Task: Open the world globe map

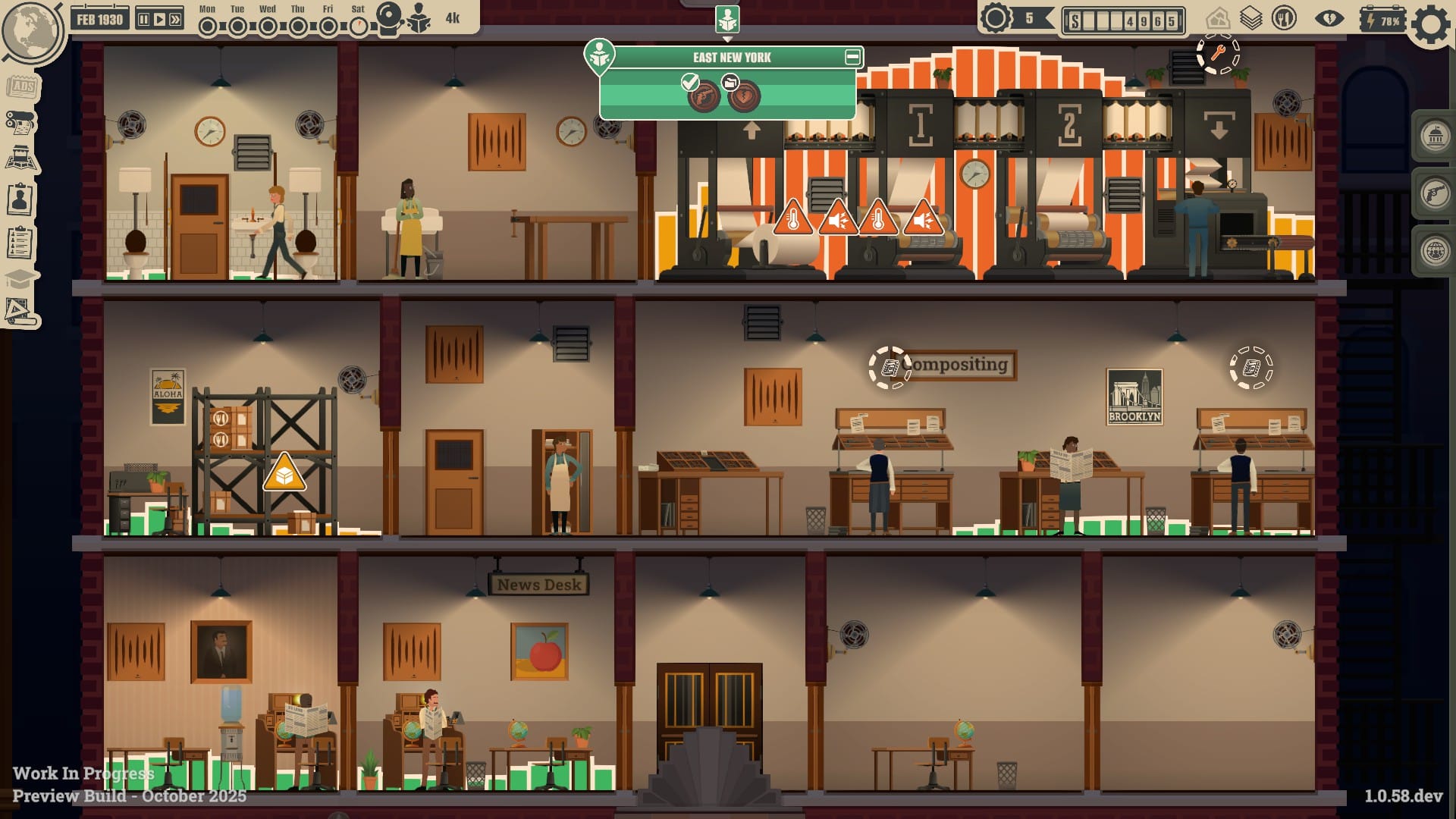Action: [32, 29]
